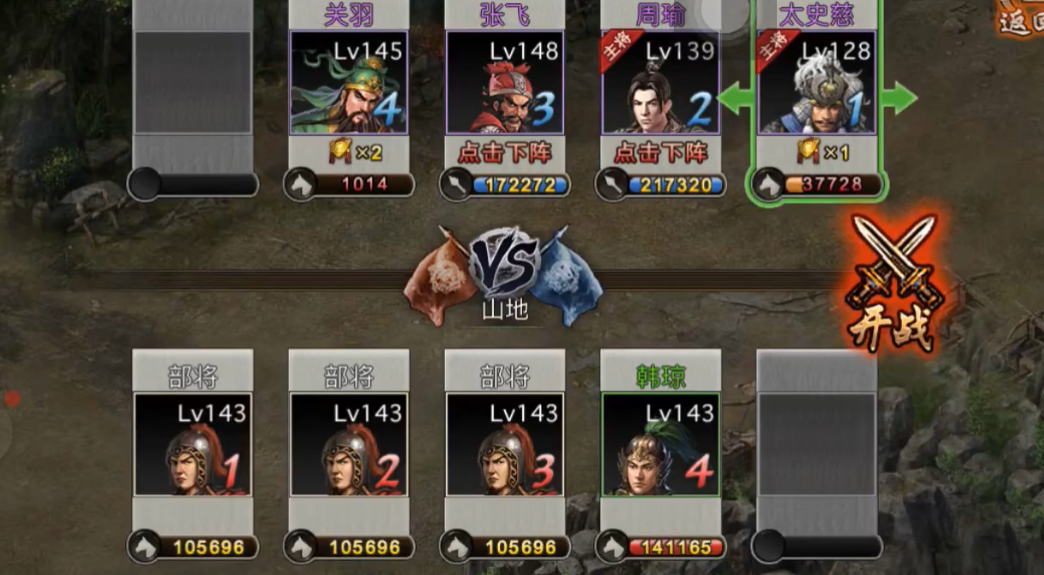Move 太史慈 left with the green arrow
This screenshot has width=1044, height=575.
(736, 98)
